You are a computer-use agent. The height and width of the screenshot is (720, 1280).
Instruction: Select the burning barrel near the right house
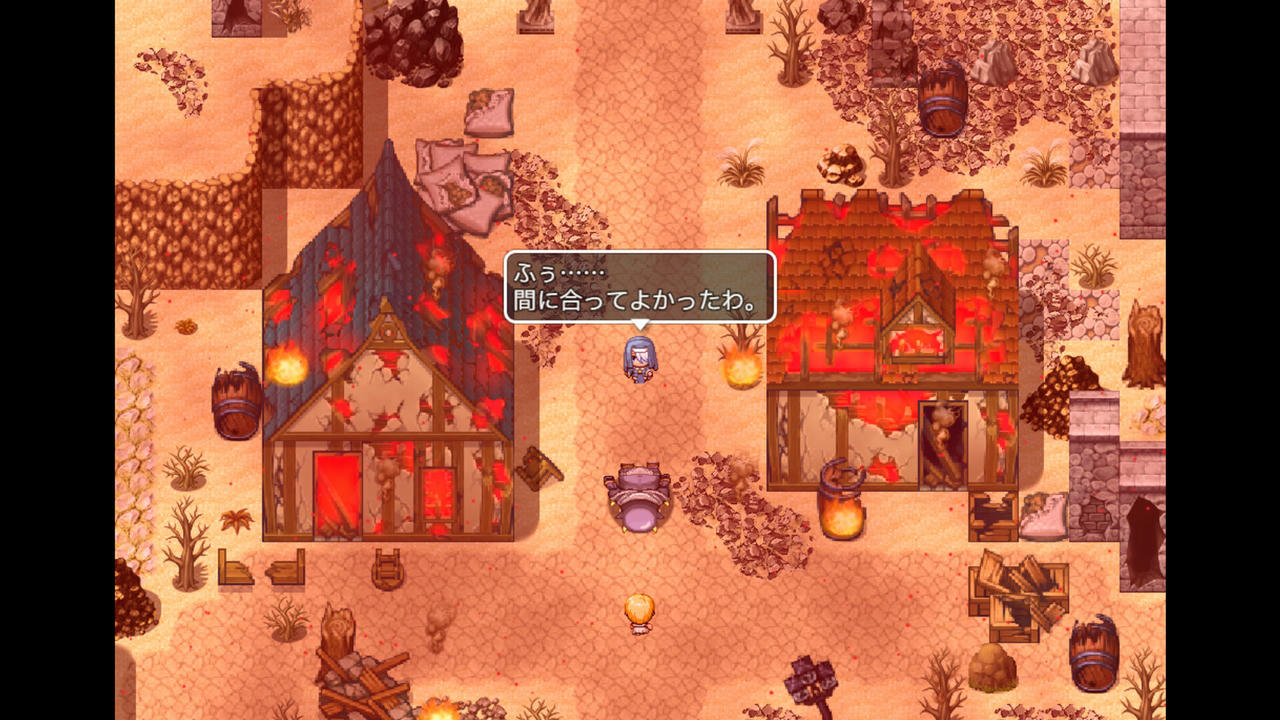(x=840, y=500)
